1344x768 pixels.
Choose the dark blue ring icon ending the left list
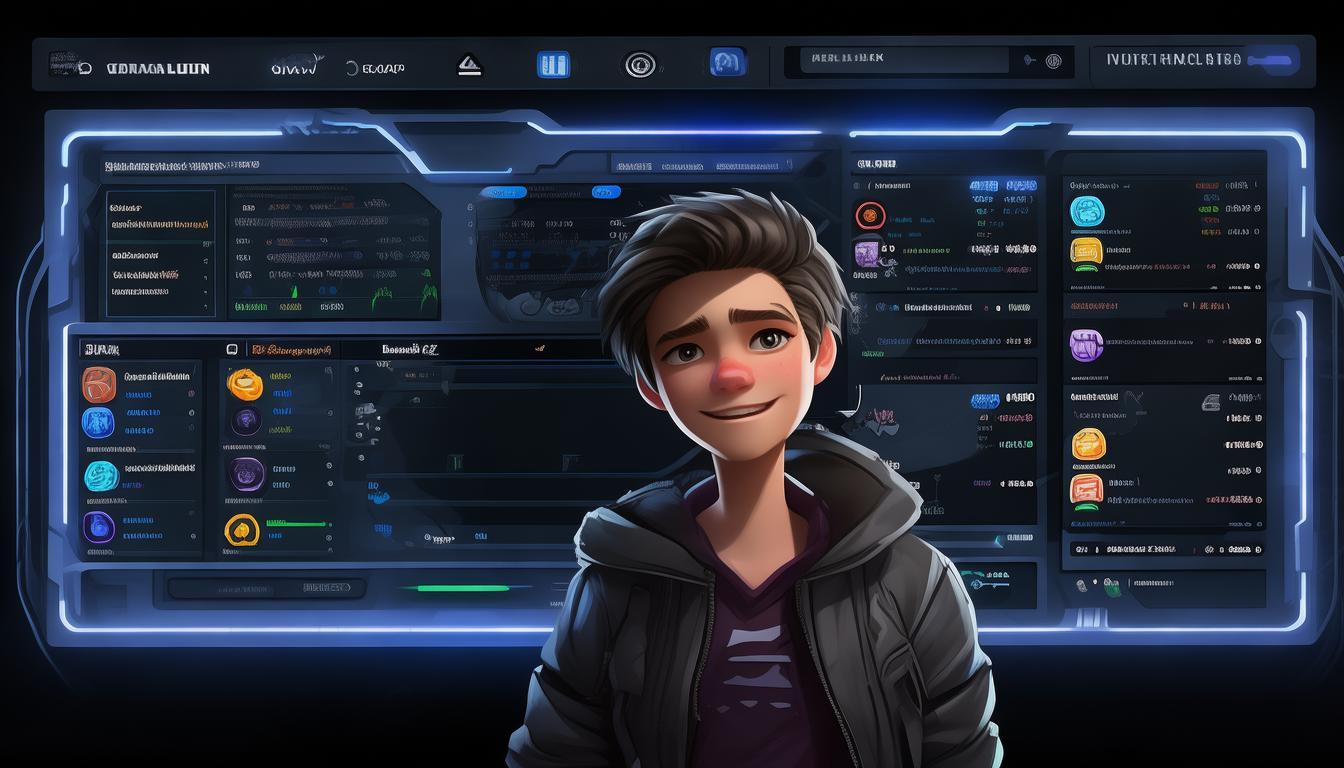(x=99, y=526)
